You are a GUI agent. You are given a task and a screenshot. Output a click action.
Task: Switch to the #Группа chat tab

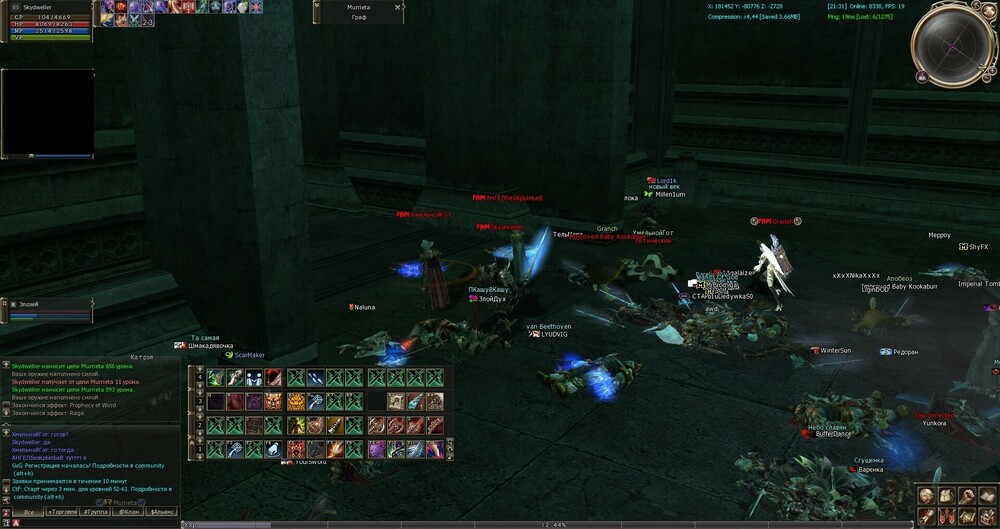(x=96, y=511)
